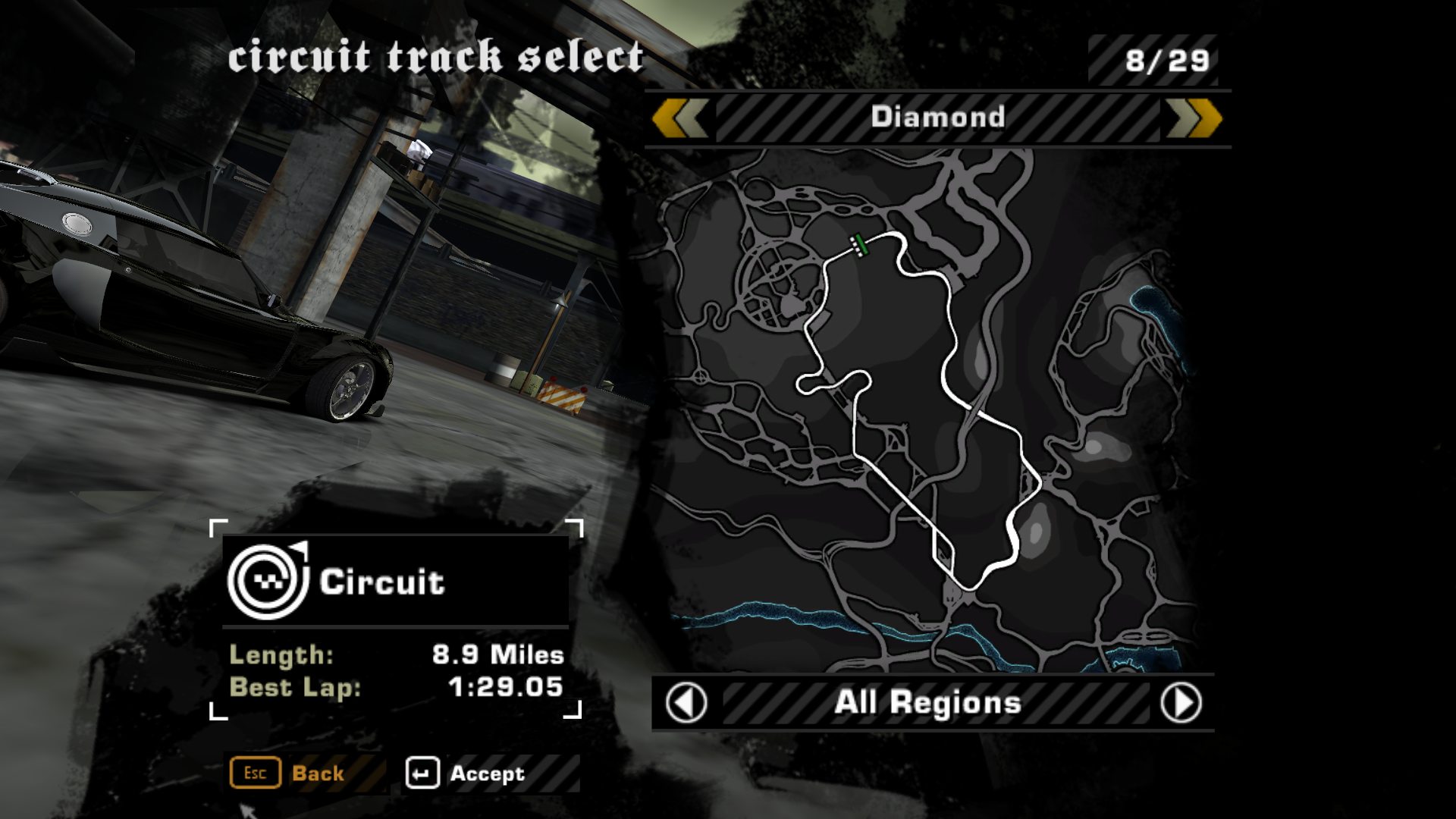Go to the previous track with the left yellow chevron
Image resolution: width=1456 pixels, height=819 pixels.
(679, 119)
